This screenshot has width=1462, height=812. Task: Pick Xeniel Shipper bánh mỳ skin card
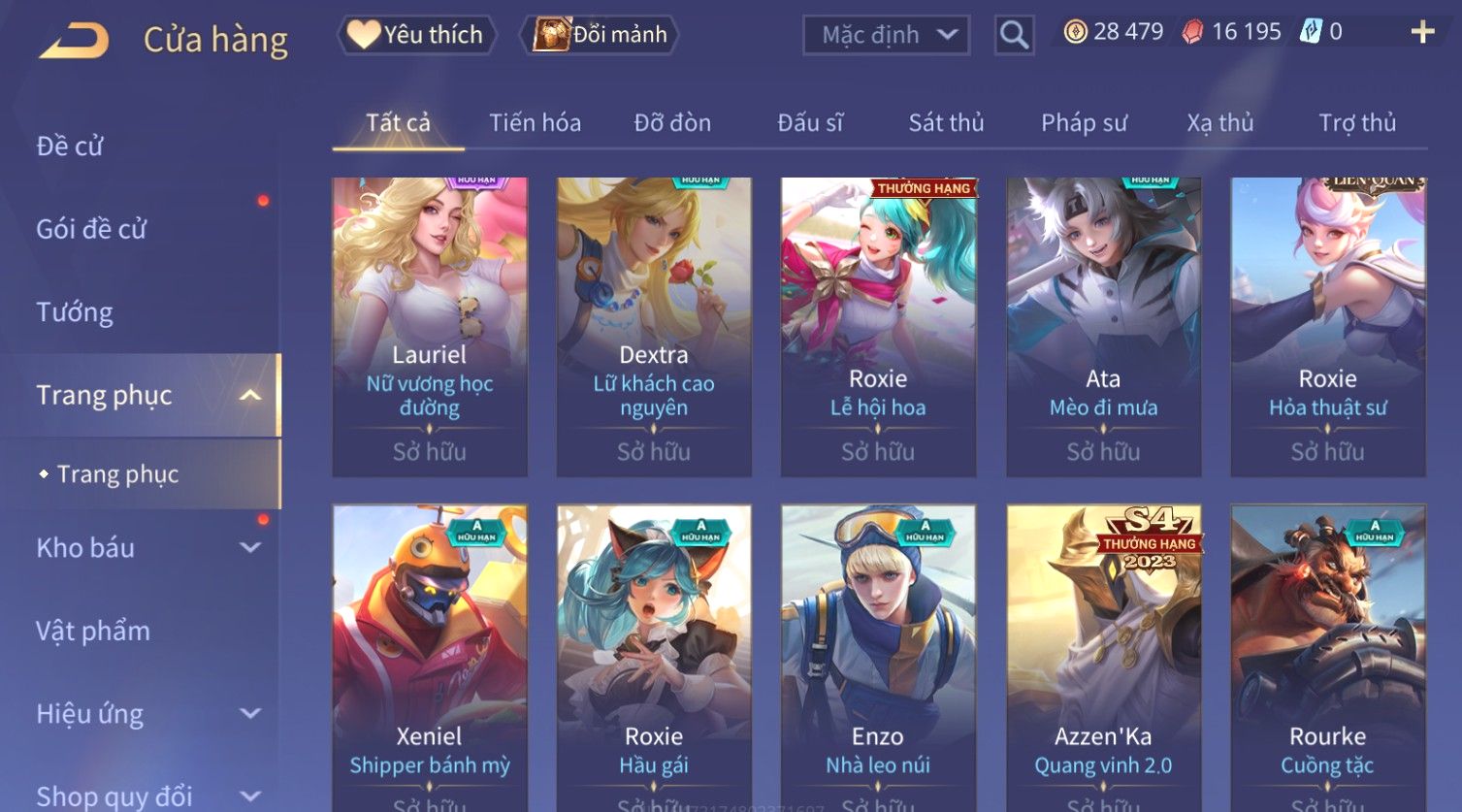click(x=430, y=656)
